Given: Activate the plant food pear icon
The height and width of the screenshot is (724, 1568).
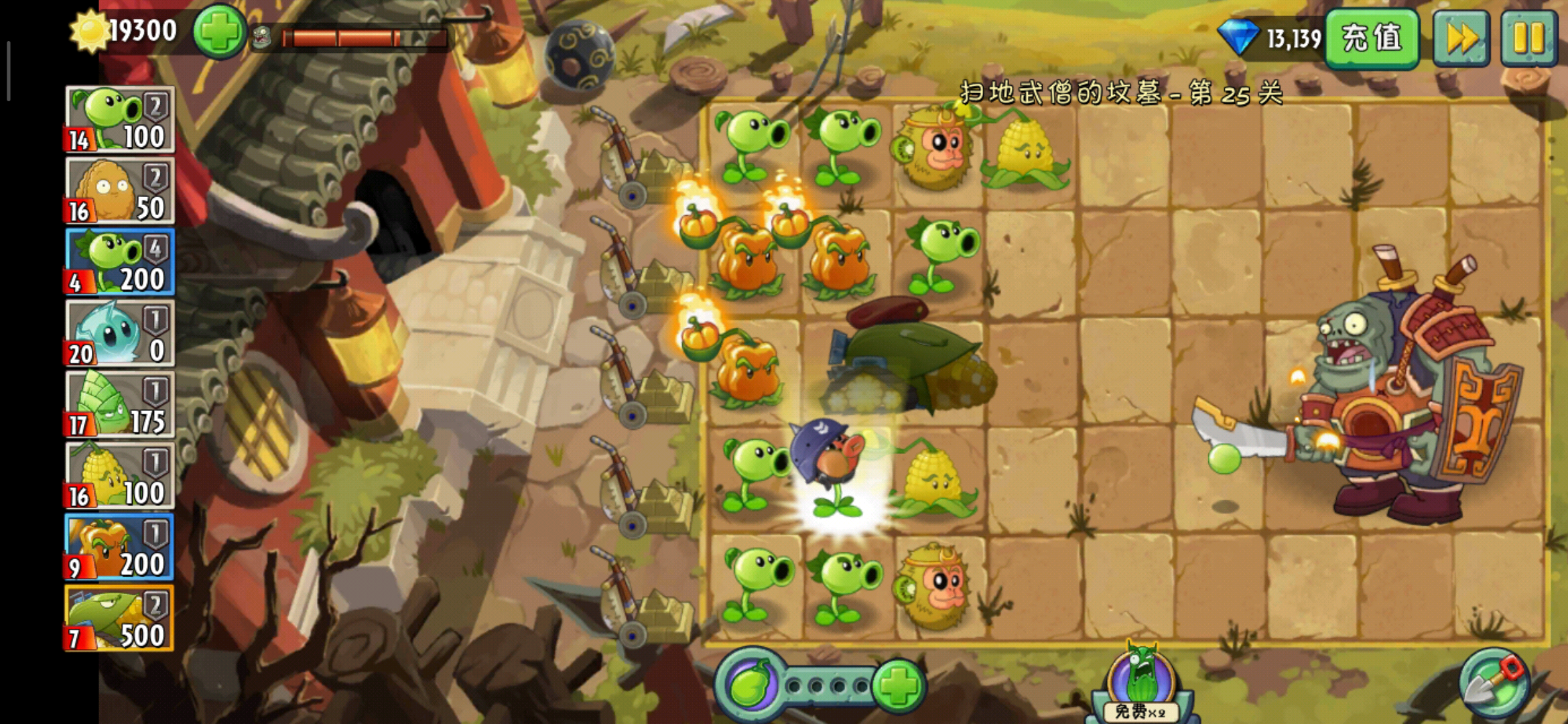Looking at the screenshot, I should [x=749, y=685].
